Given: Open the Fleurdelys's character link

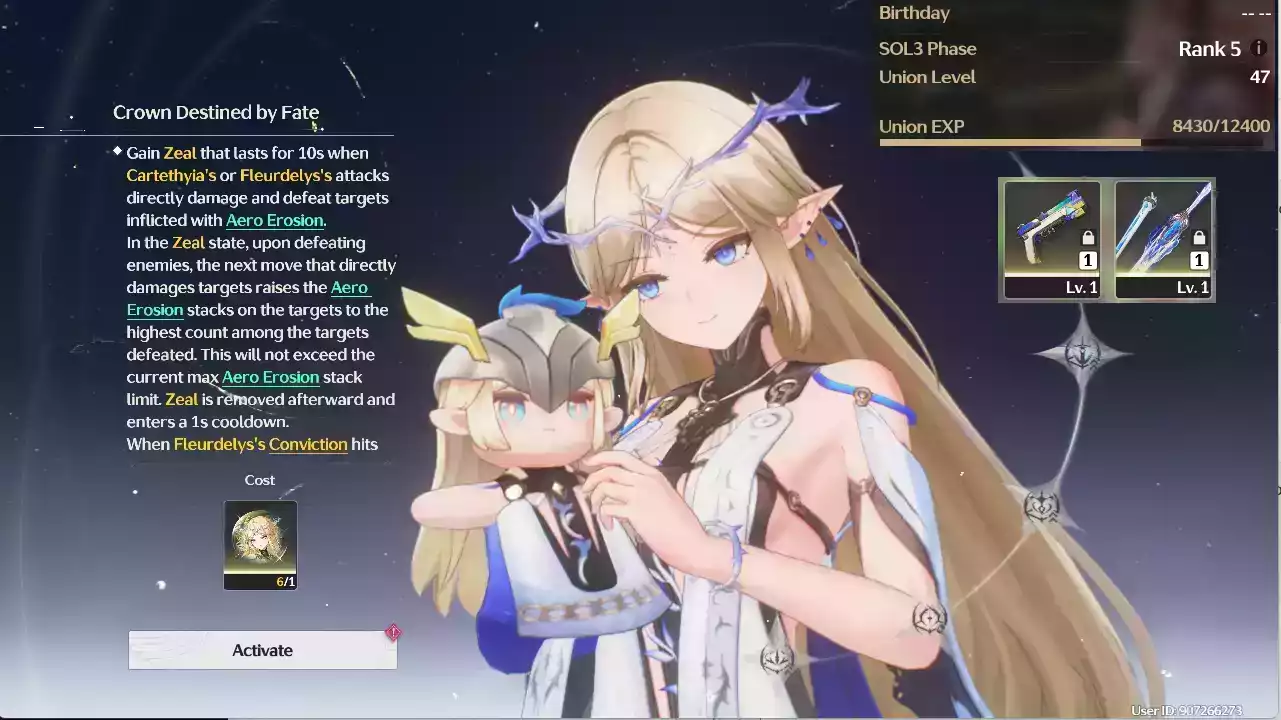Looking at the screenshot, I should point(287,174).
